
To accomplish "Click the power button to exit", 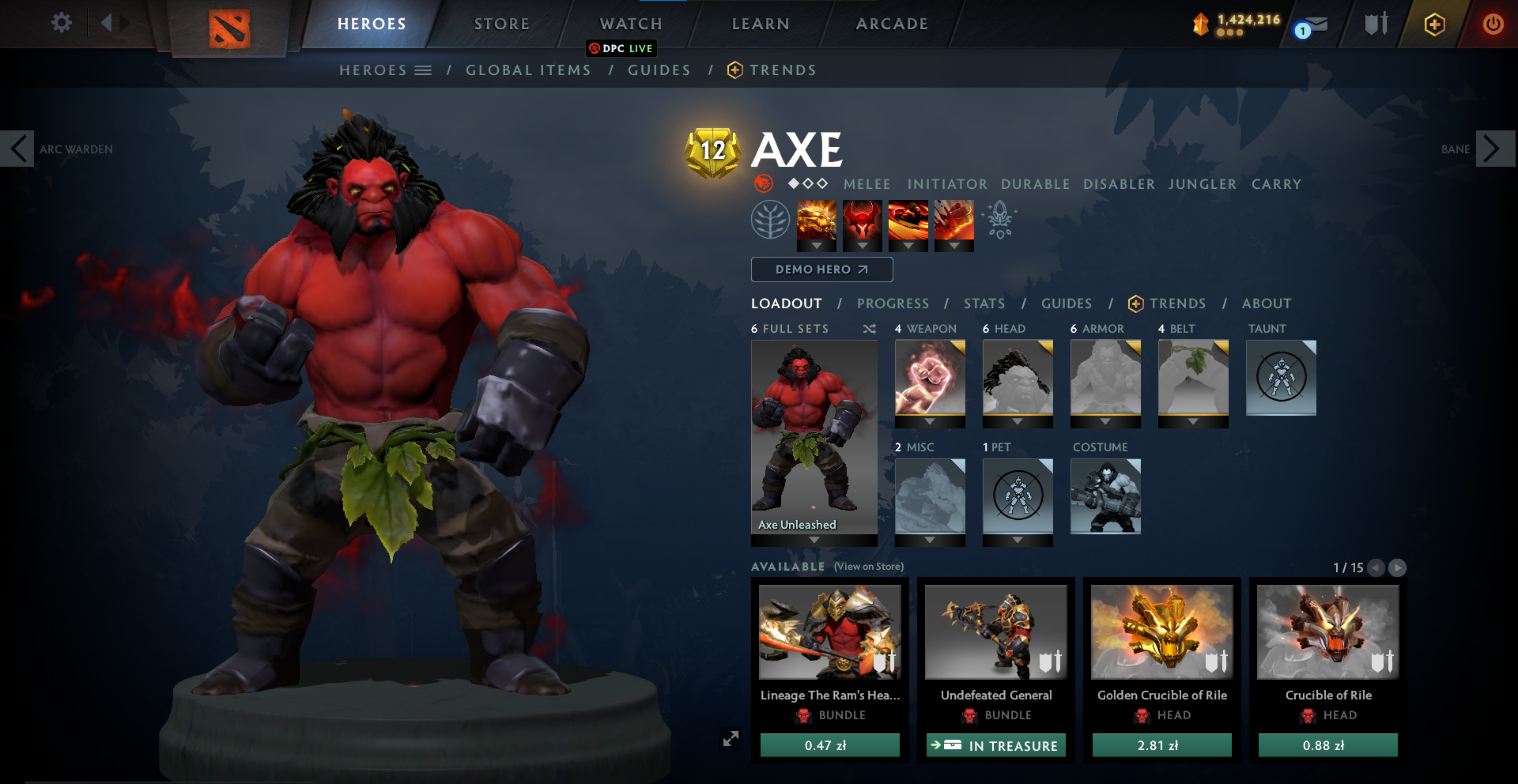I will tap(1493, 24).
